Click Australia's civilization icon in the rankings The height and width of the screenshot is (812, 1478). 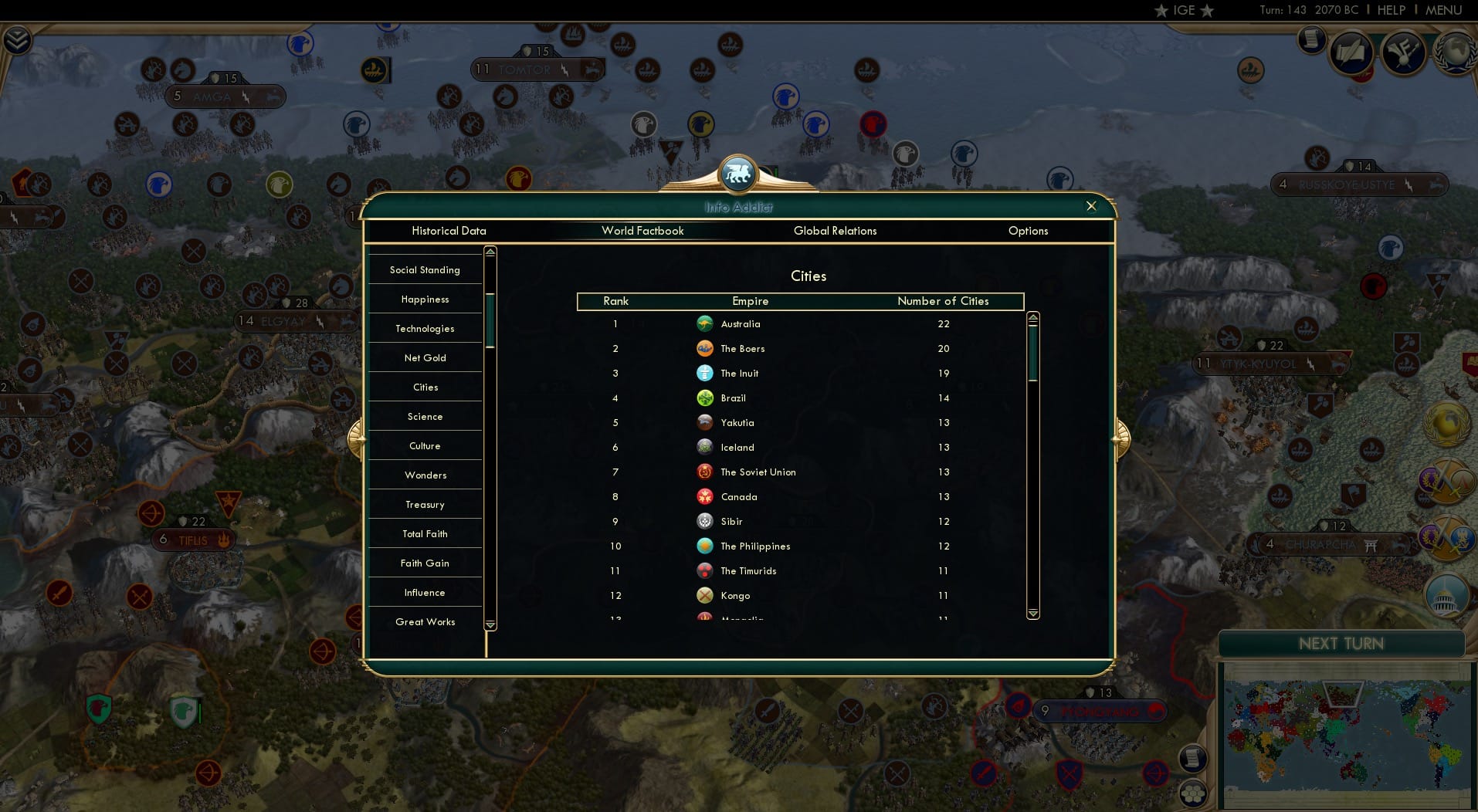705,324
